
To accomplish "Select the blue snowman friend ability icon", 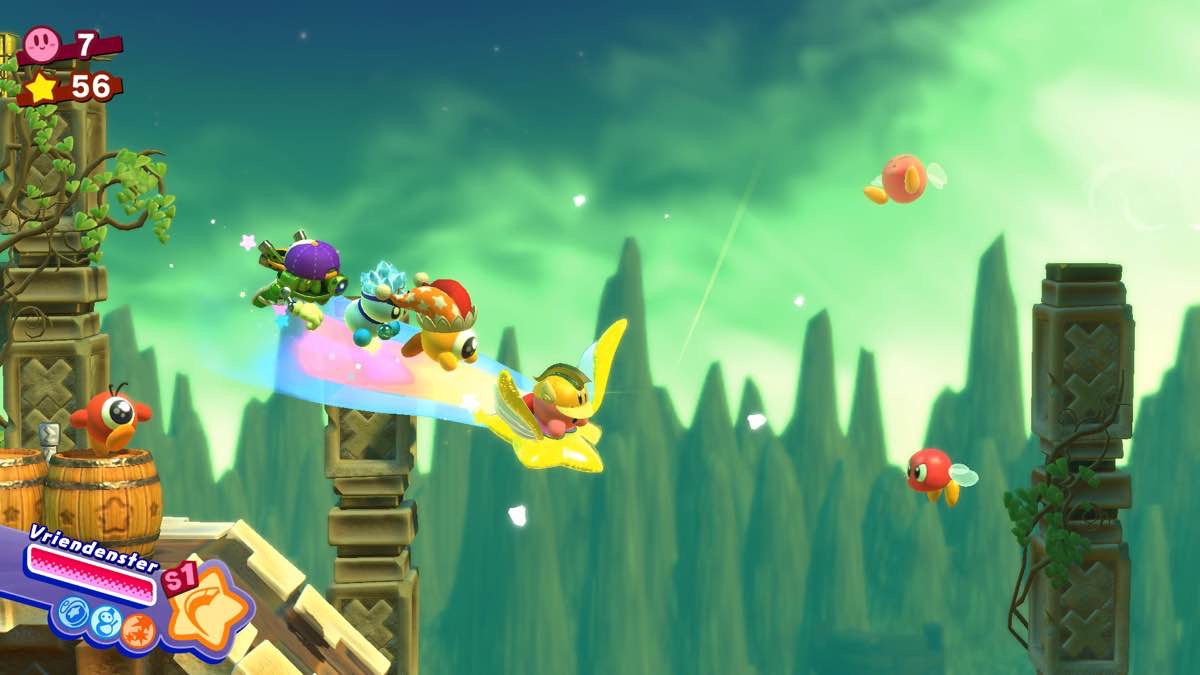I will pos(106,622).
